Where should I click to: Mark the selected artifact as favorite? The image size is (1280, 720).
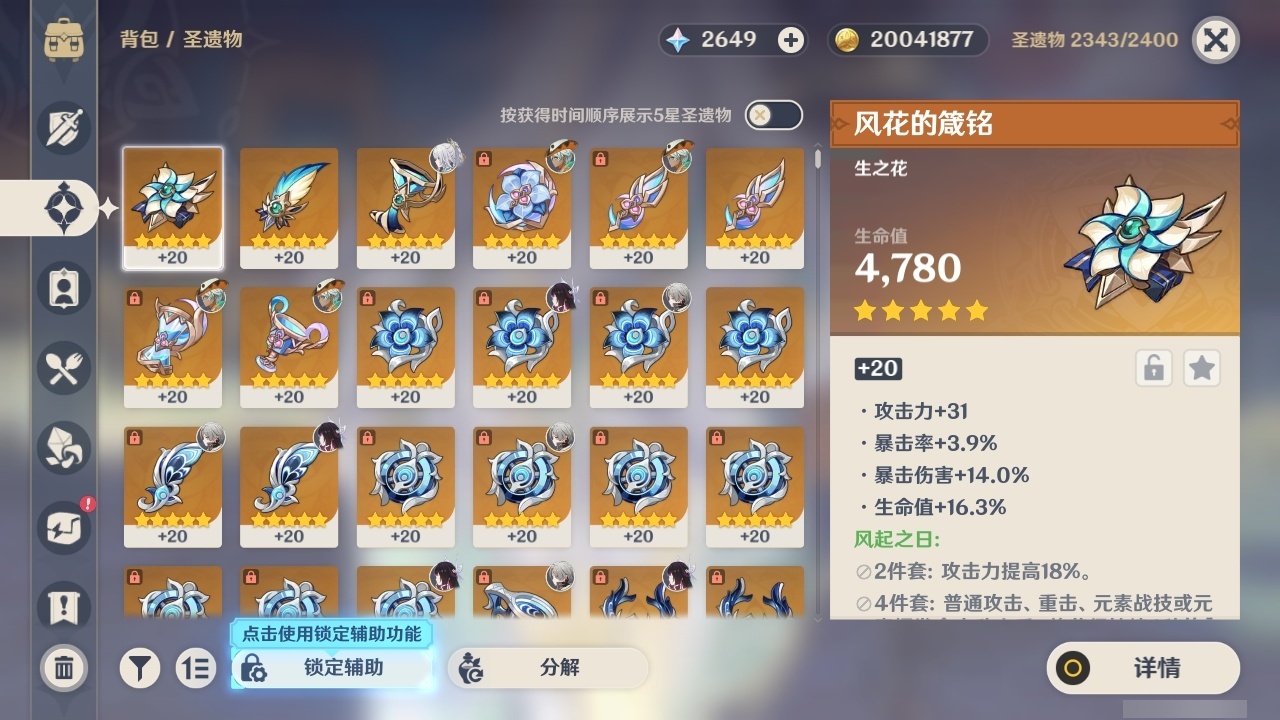1201,368
